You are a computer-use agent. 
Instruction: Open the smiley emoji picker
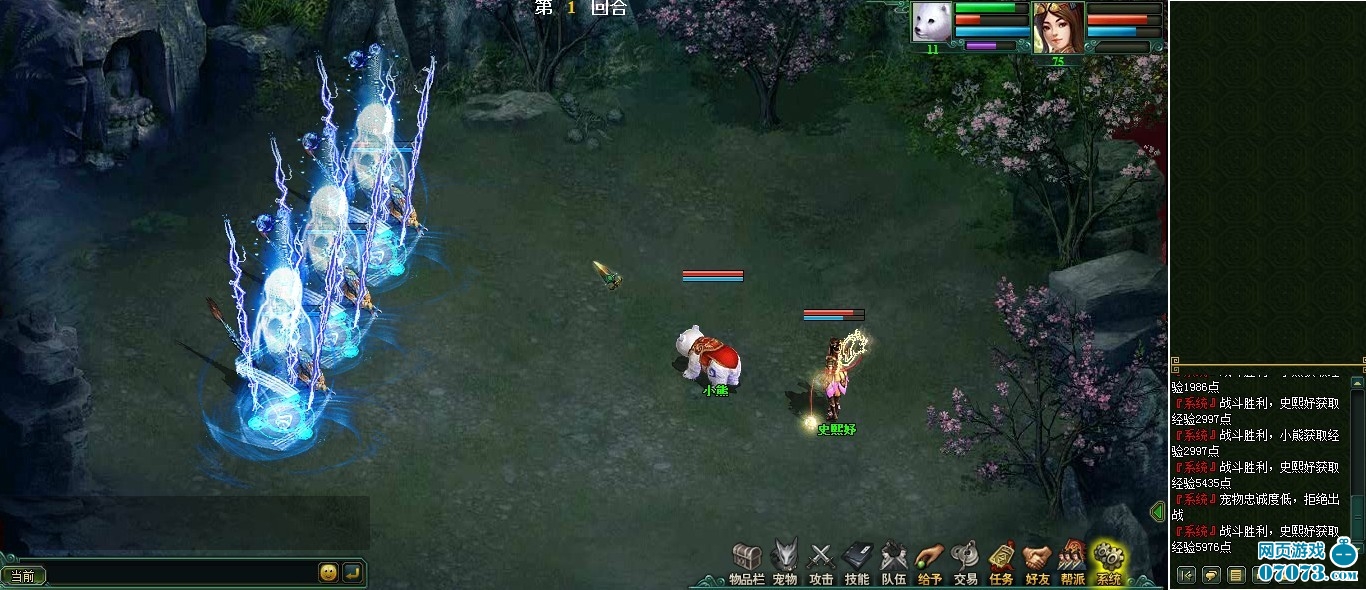coord(328,573)
